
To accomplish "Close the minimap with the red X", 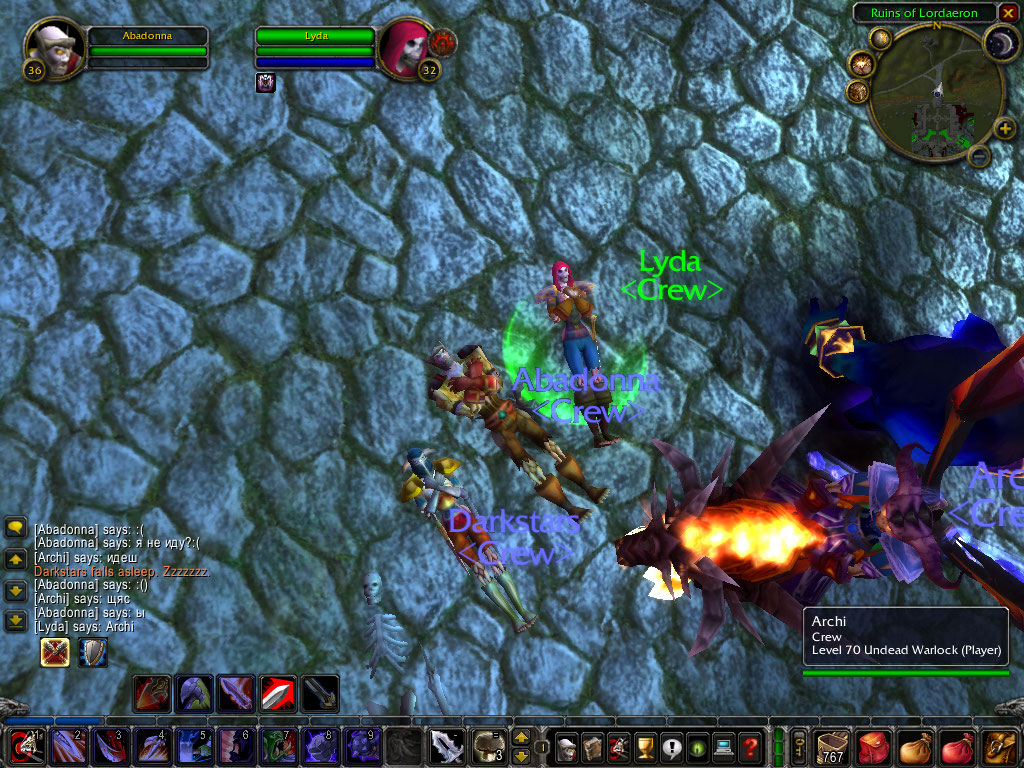I will (1009, 13).
